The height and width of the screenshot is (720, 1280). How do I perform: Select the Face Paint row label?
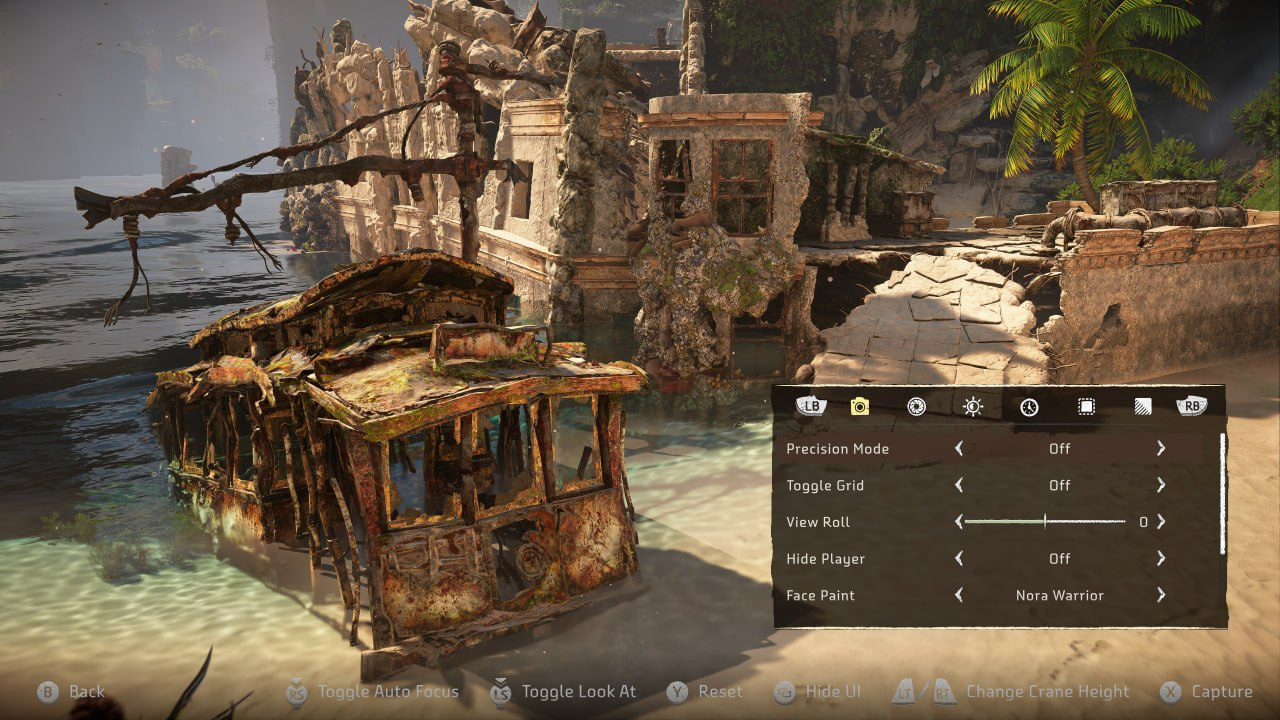(x=821, y=595)
